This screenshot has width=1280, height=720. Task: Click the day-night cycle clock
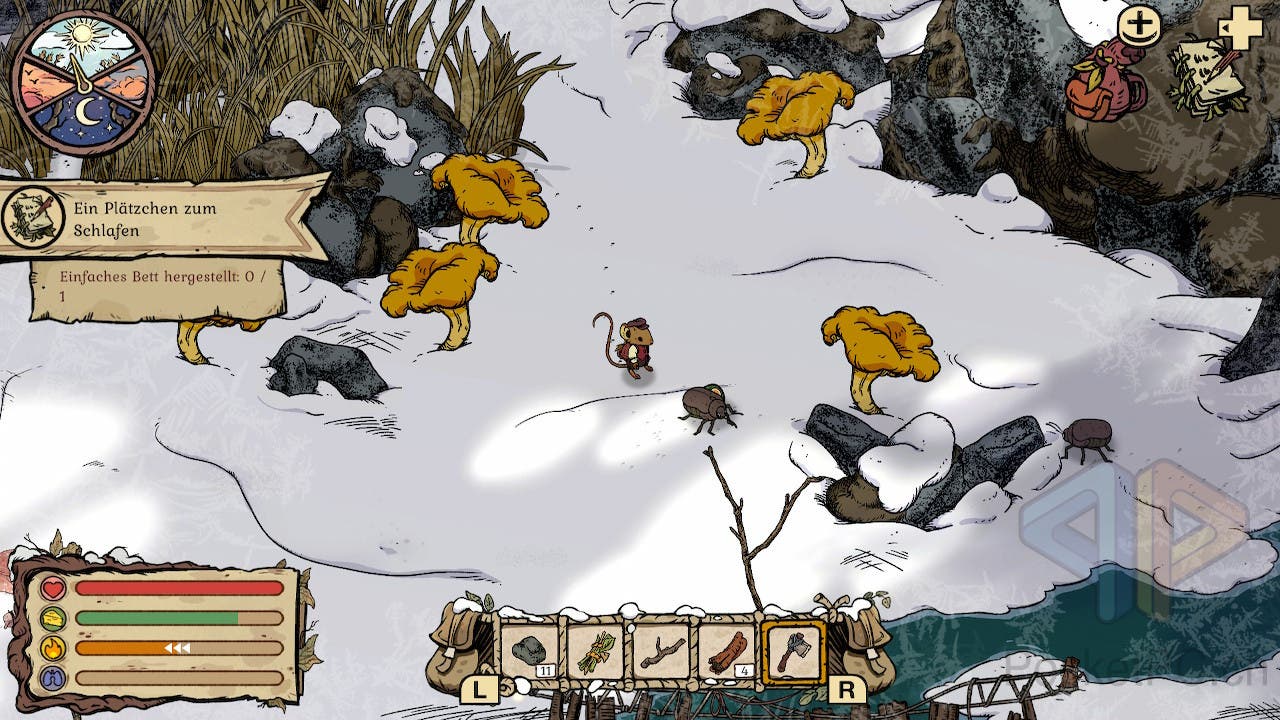[x=83, y=83]
